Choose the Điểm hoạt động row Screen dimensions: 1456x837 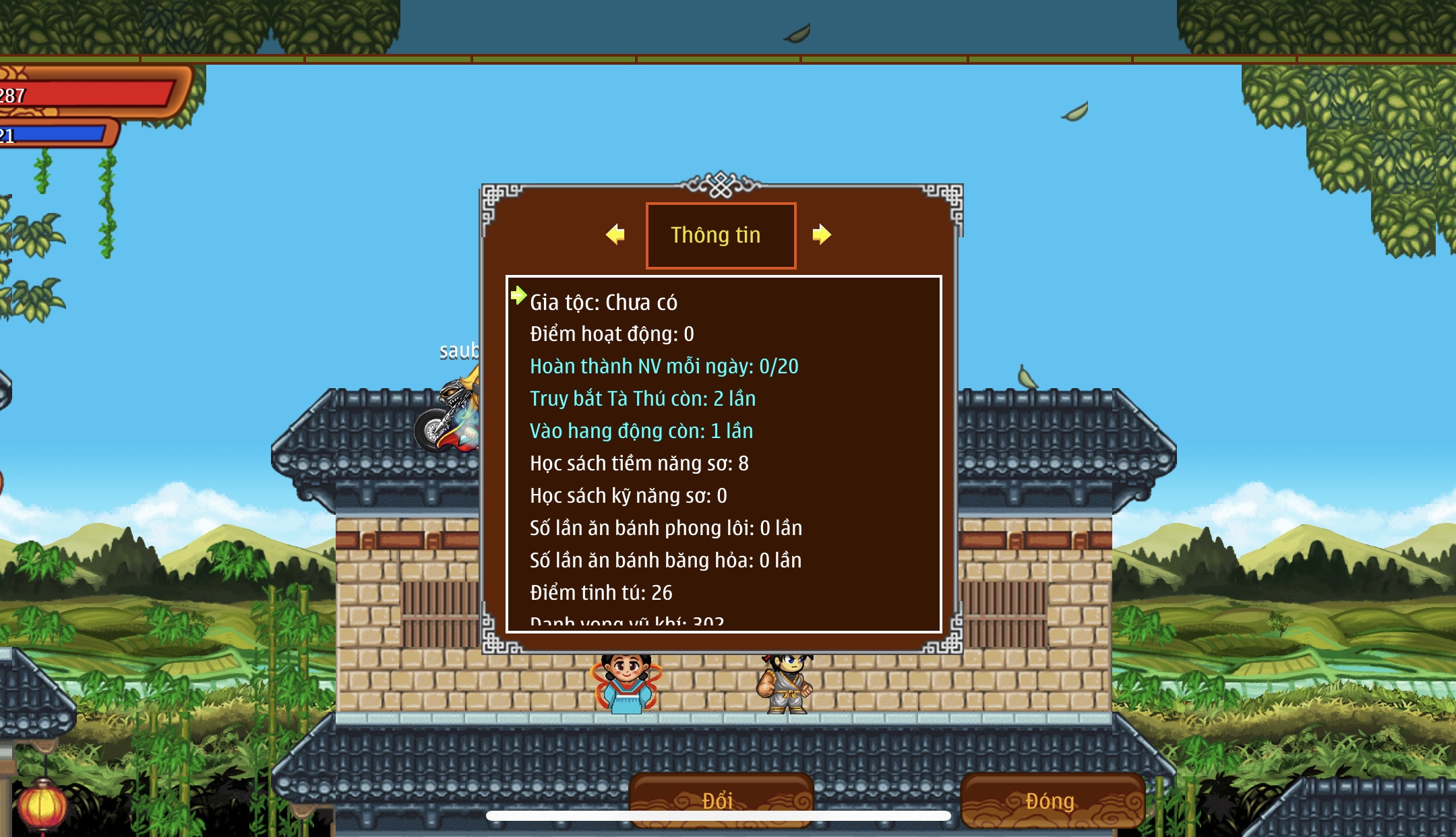(x=611, y=334)
